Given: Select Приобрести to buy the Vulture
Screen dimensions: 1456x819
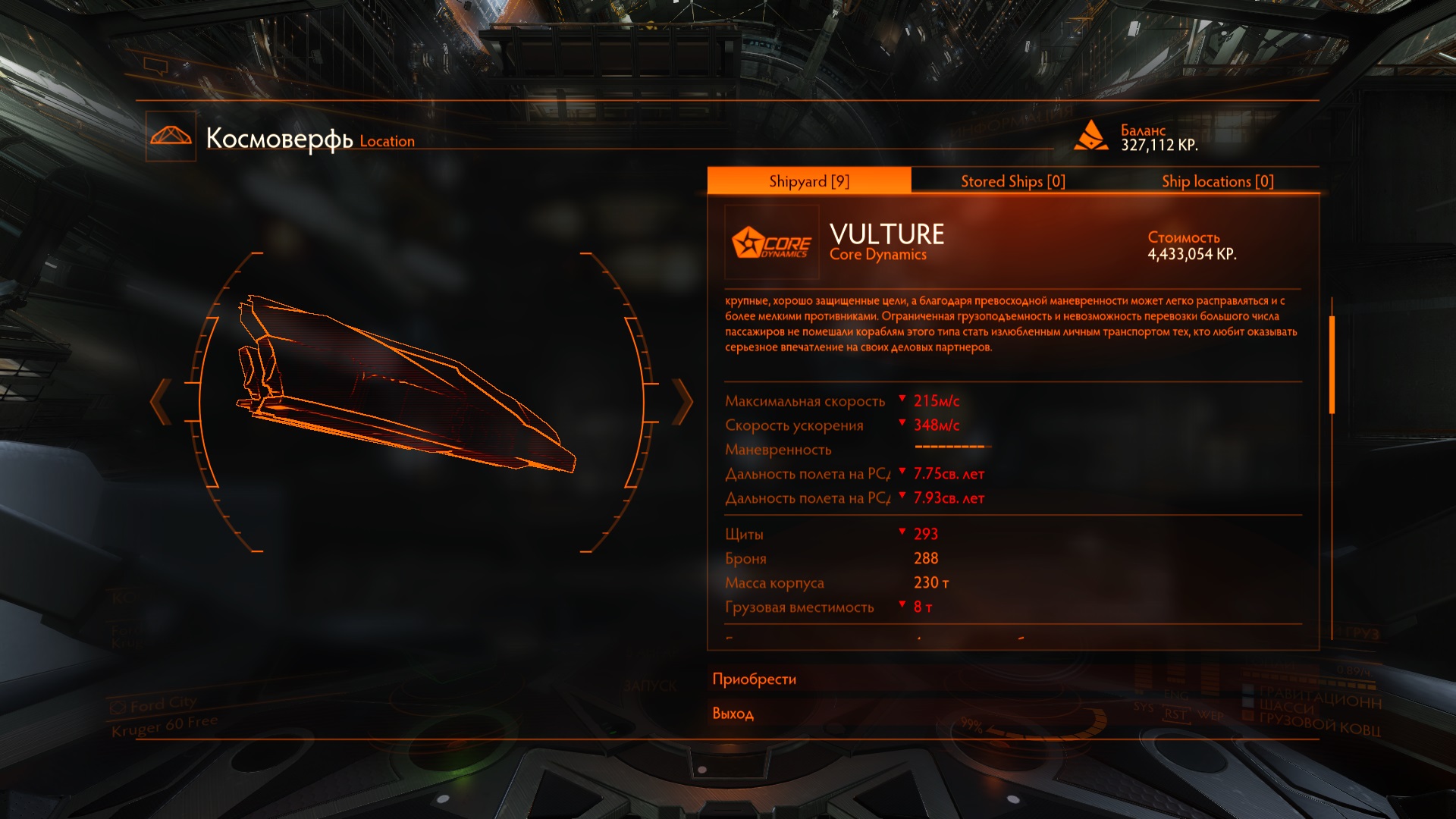Looking at the screenshot, I should (x=755, y=679).
